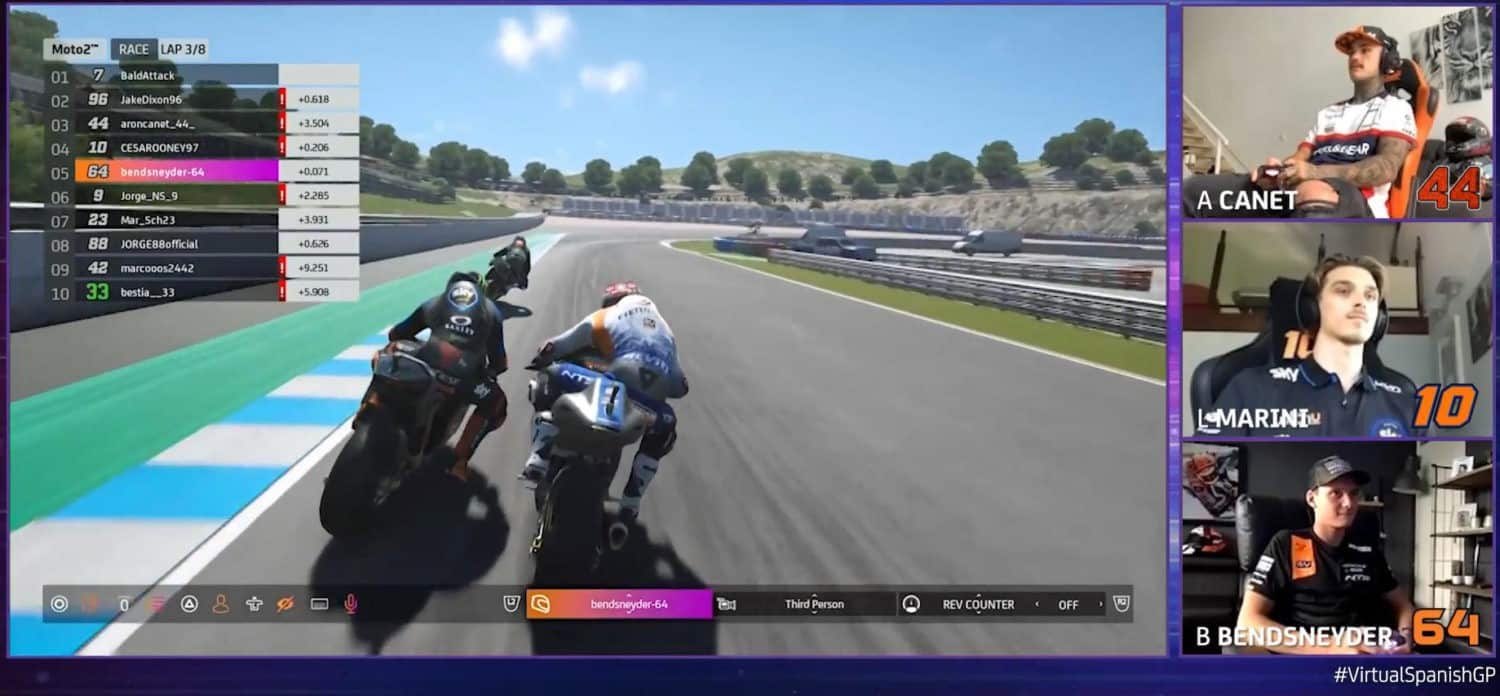Click the orange crossed-out eye icon
1500x696 pixels.
(x=286, y=604)
